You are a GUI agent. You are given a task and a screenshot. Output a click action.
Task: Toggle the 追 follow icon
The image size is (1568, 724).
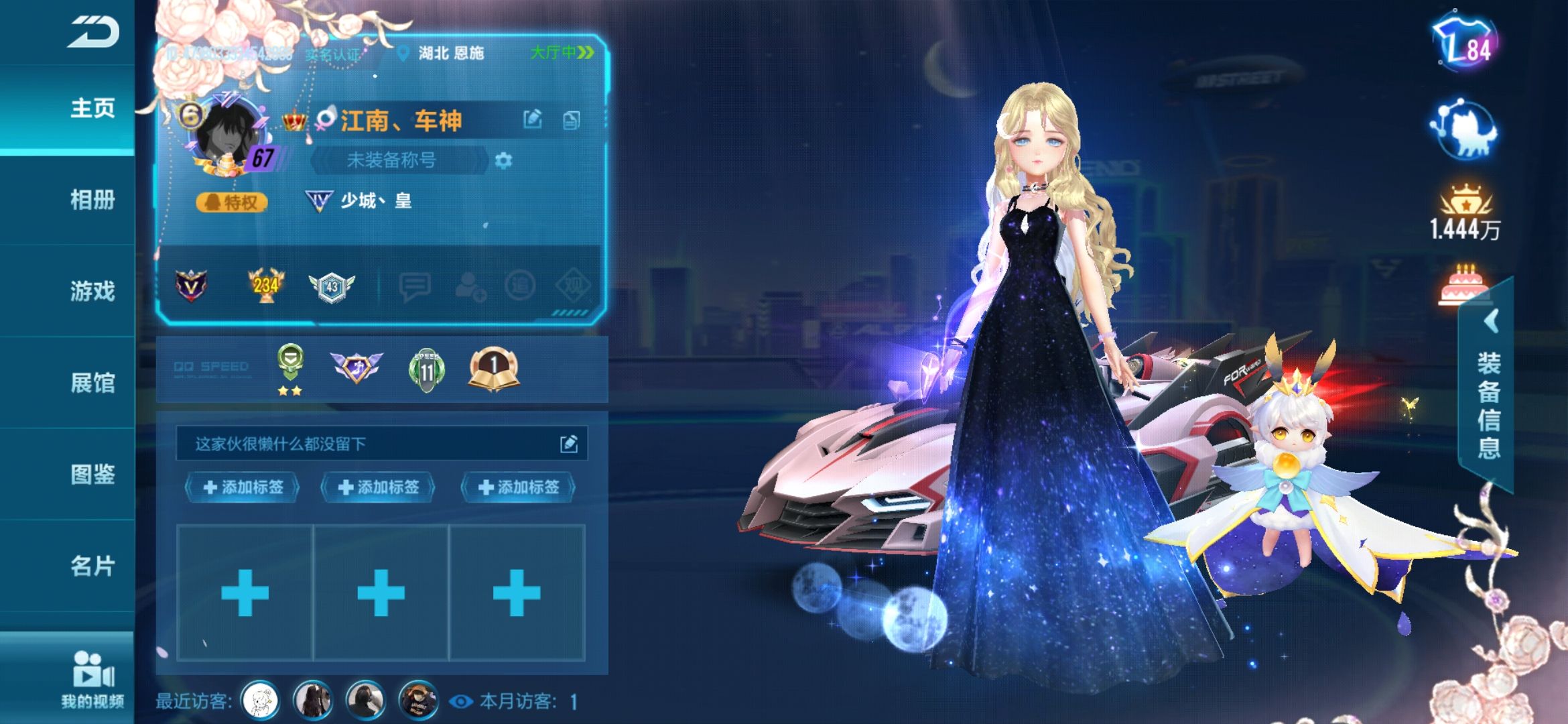[519, 286]
